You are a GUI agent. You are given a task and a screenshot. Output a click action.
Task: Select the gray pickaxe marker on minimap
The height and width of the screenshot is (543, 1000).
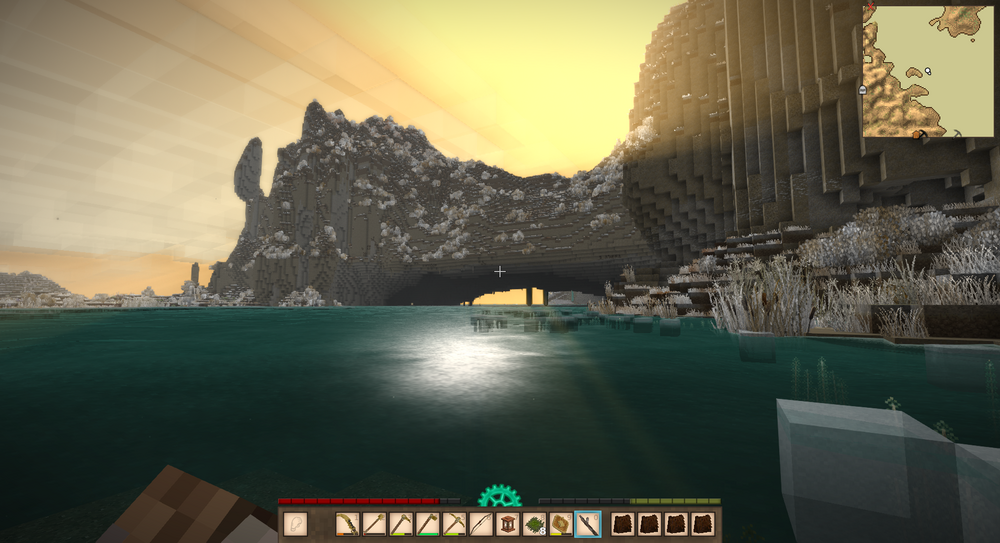[957, 132]
